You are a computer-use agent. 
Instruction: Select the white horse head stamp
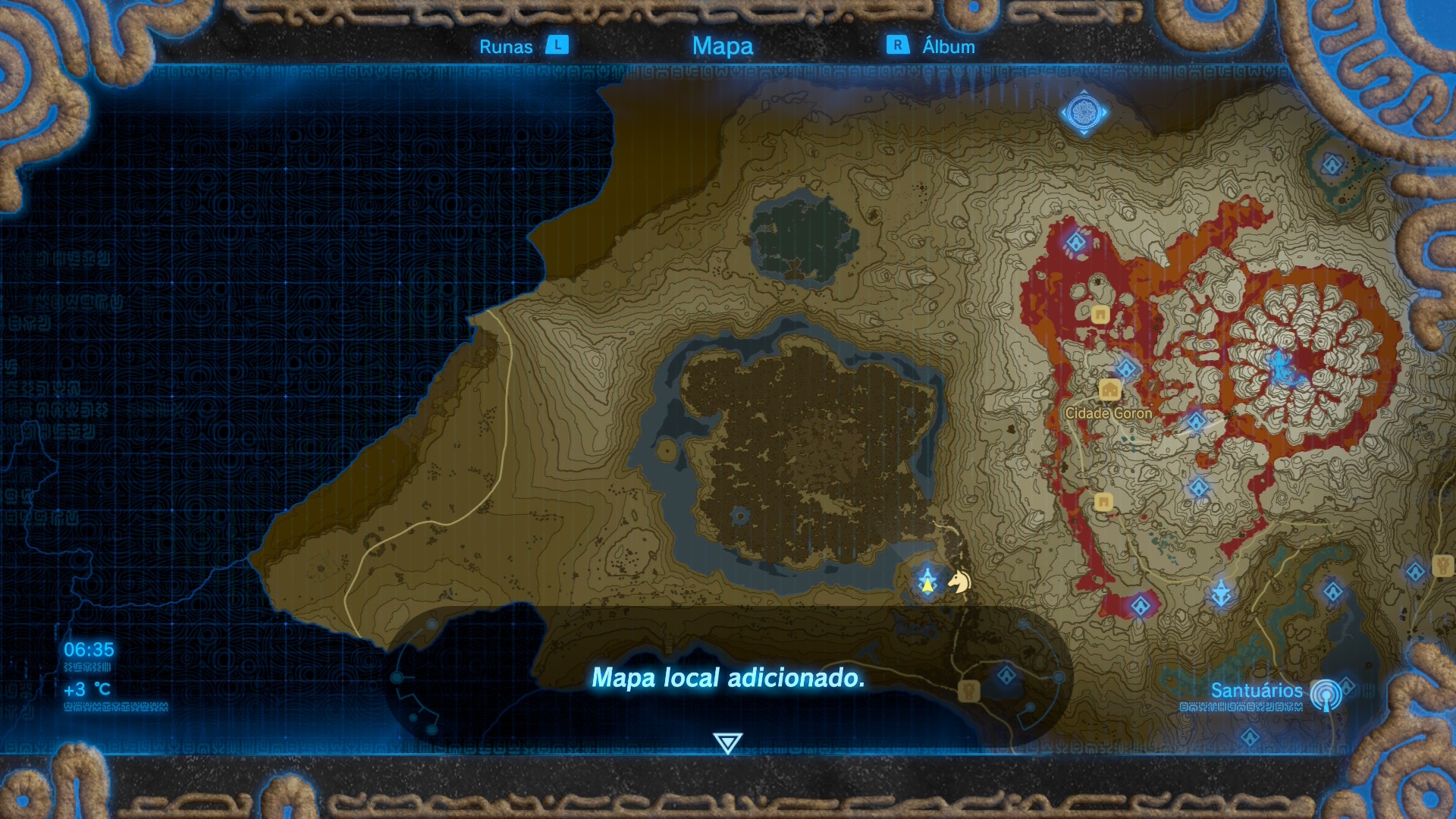(960, 582)
